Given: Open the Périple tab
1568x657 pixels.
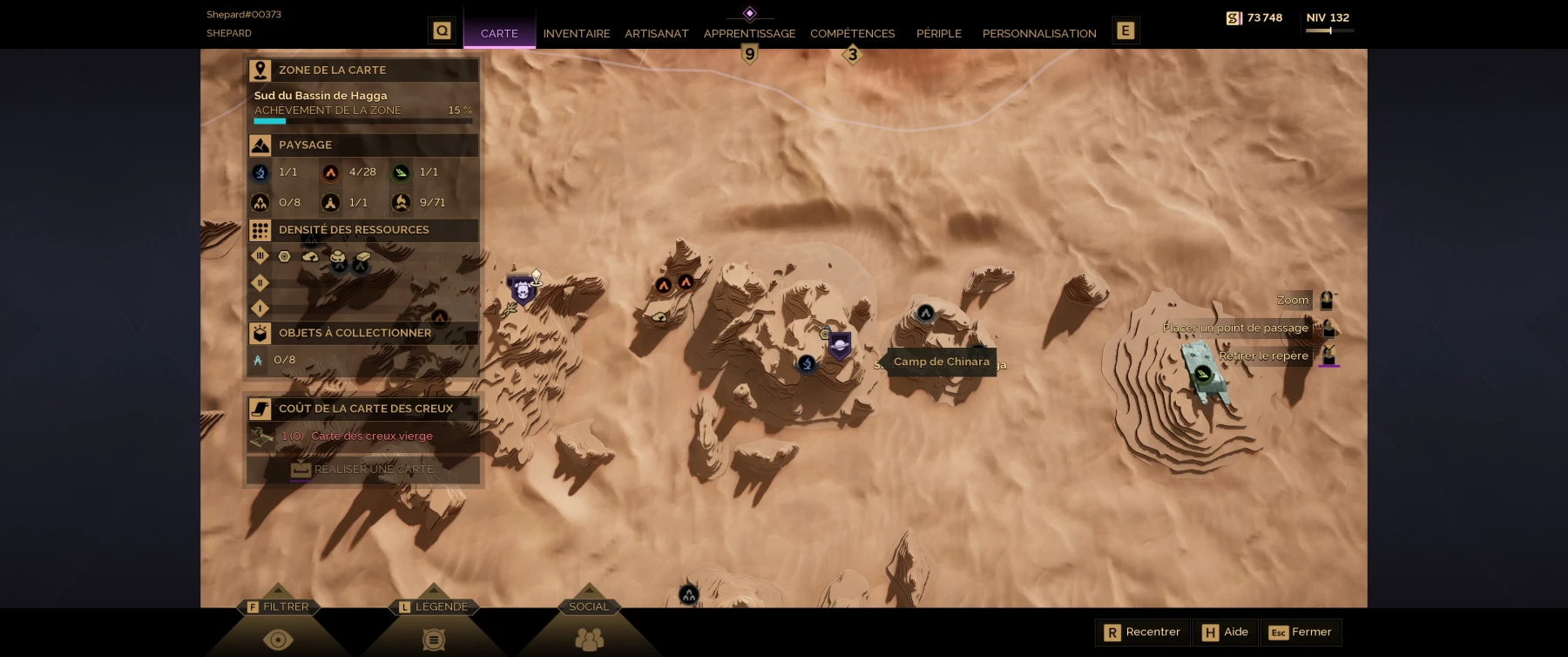Looking at the screenshot, I should pyautogui.click(x=938, y=33).
